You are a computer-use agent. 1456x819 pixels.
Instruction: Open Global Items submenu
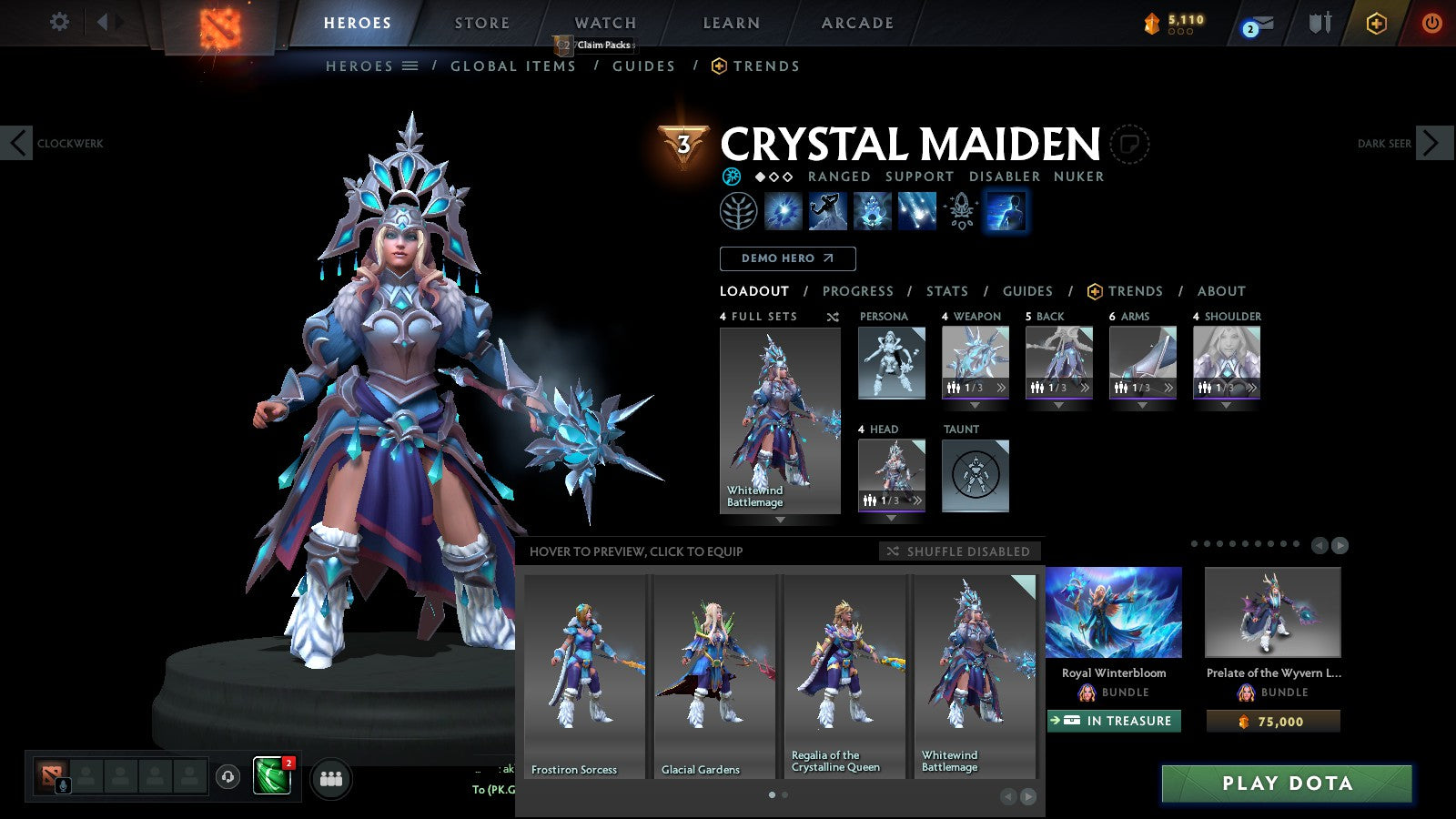tap(513, 66)
